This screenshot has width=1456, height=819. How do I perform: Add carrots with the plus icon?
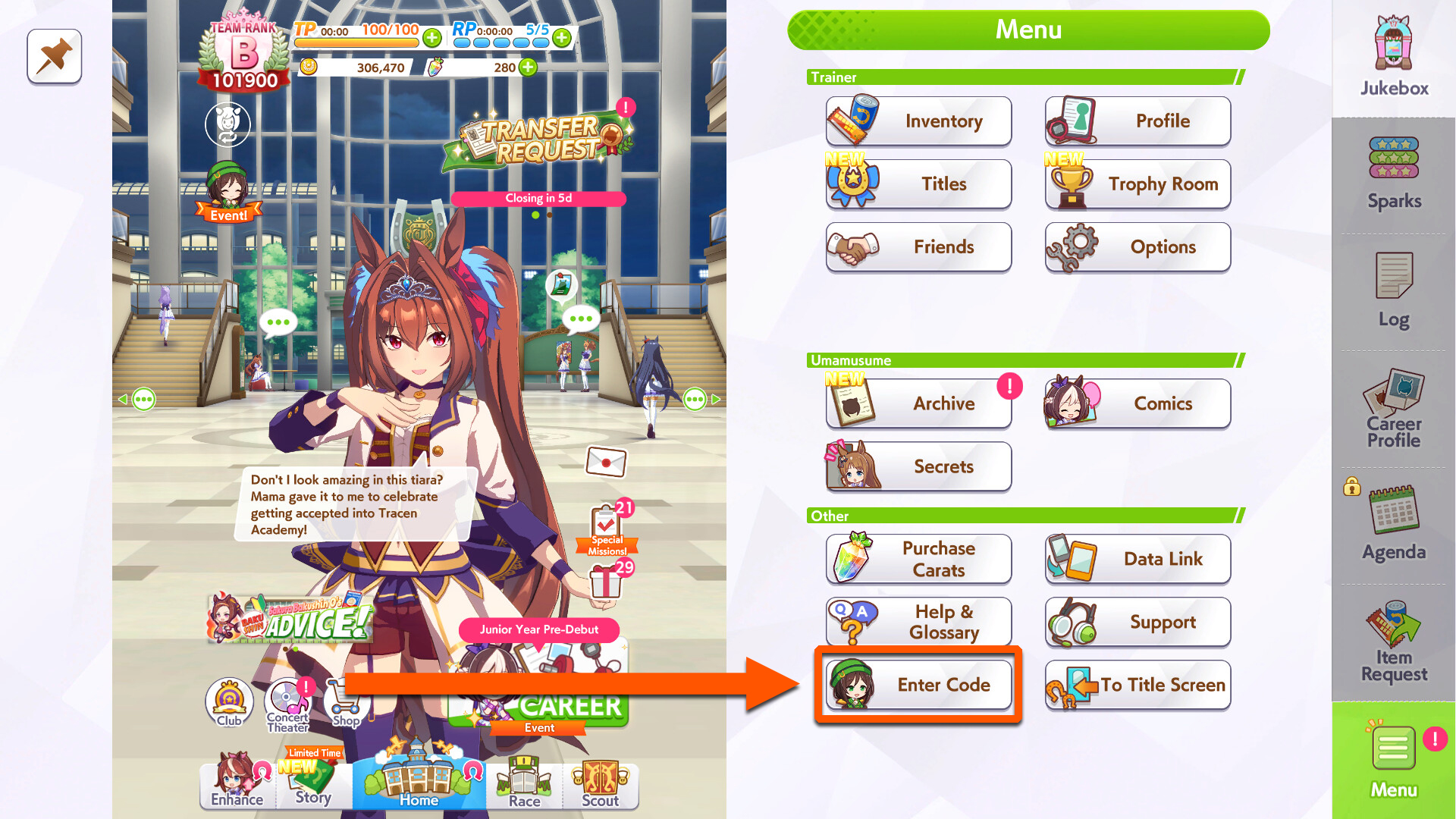529,67
